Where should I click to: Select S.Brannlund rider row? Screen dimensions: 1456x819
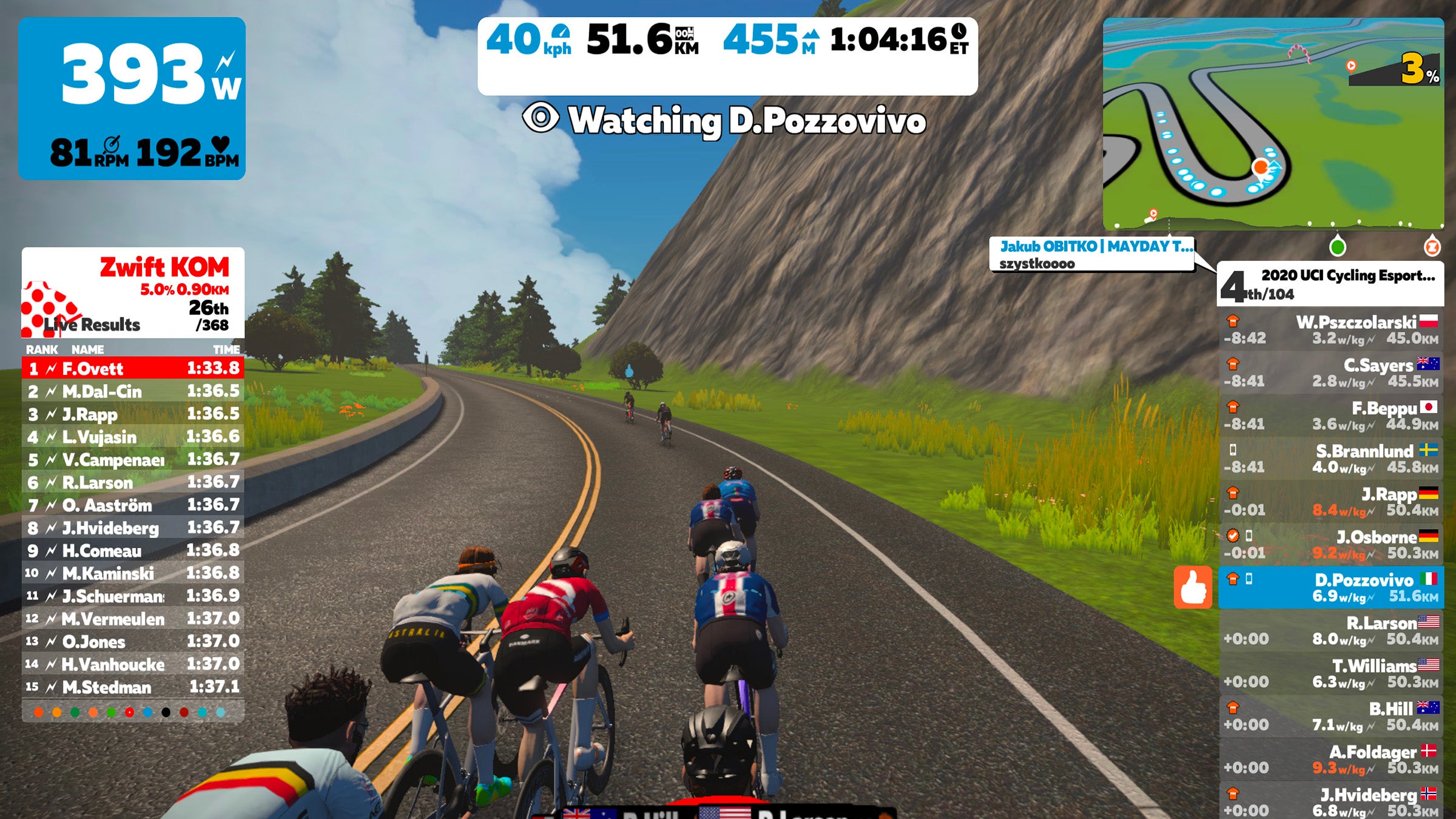pyautogui.click(x=1331, y=459)
